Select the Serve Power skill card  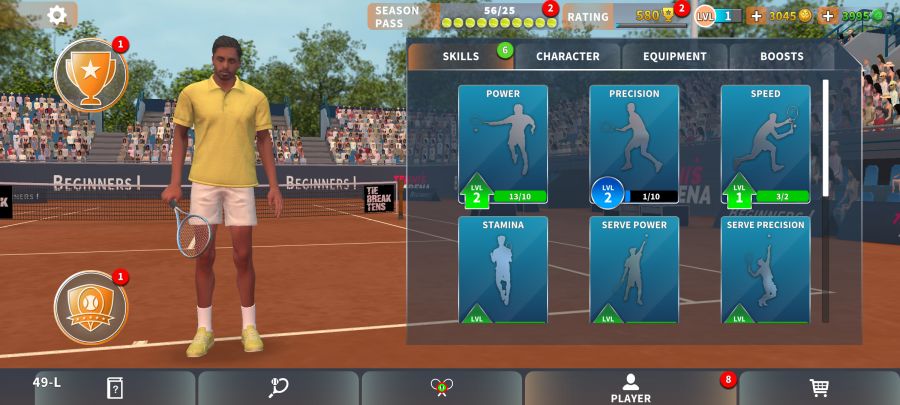coord(634,270)
